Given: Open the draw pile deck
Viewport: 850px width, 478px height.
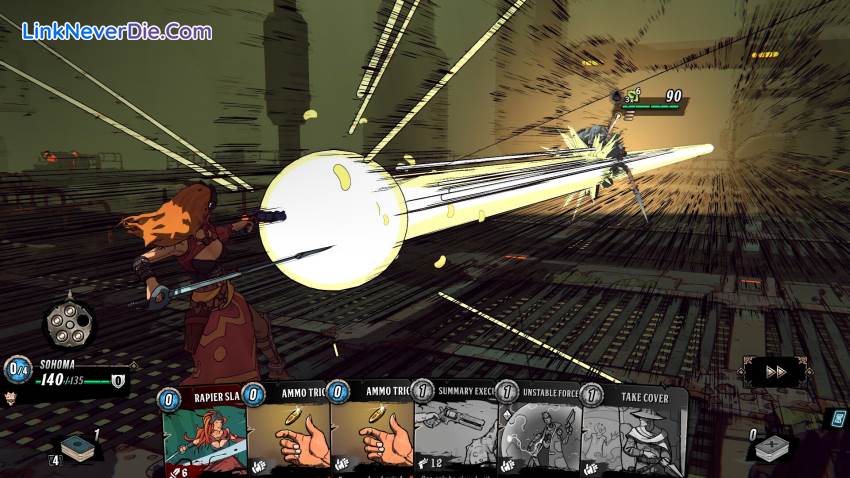Looking at the screenshot, I should click(x=77, y=448).
